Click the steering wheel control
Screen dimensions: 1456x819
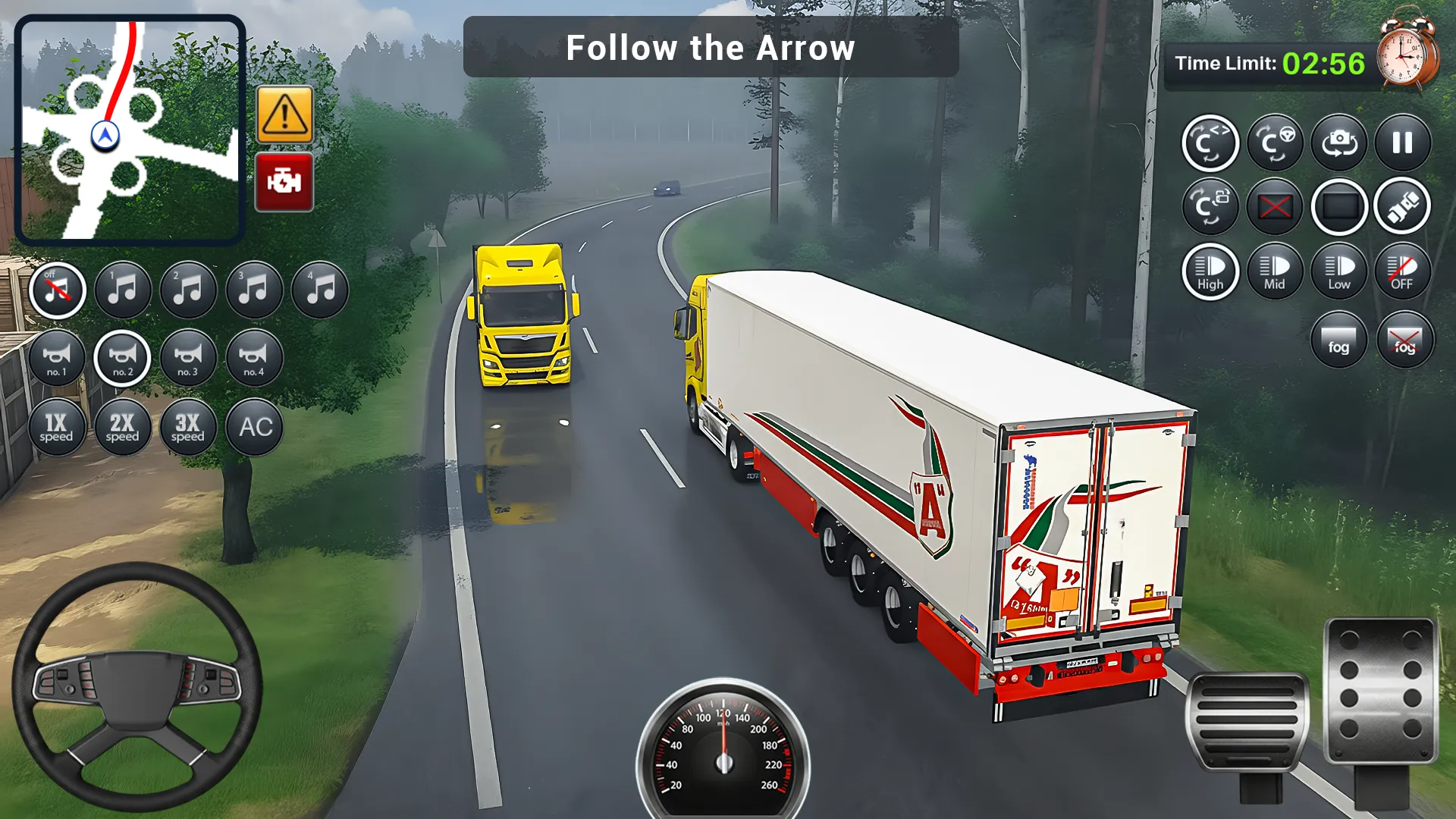138,686
